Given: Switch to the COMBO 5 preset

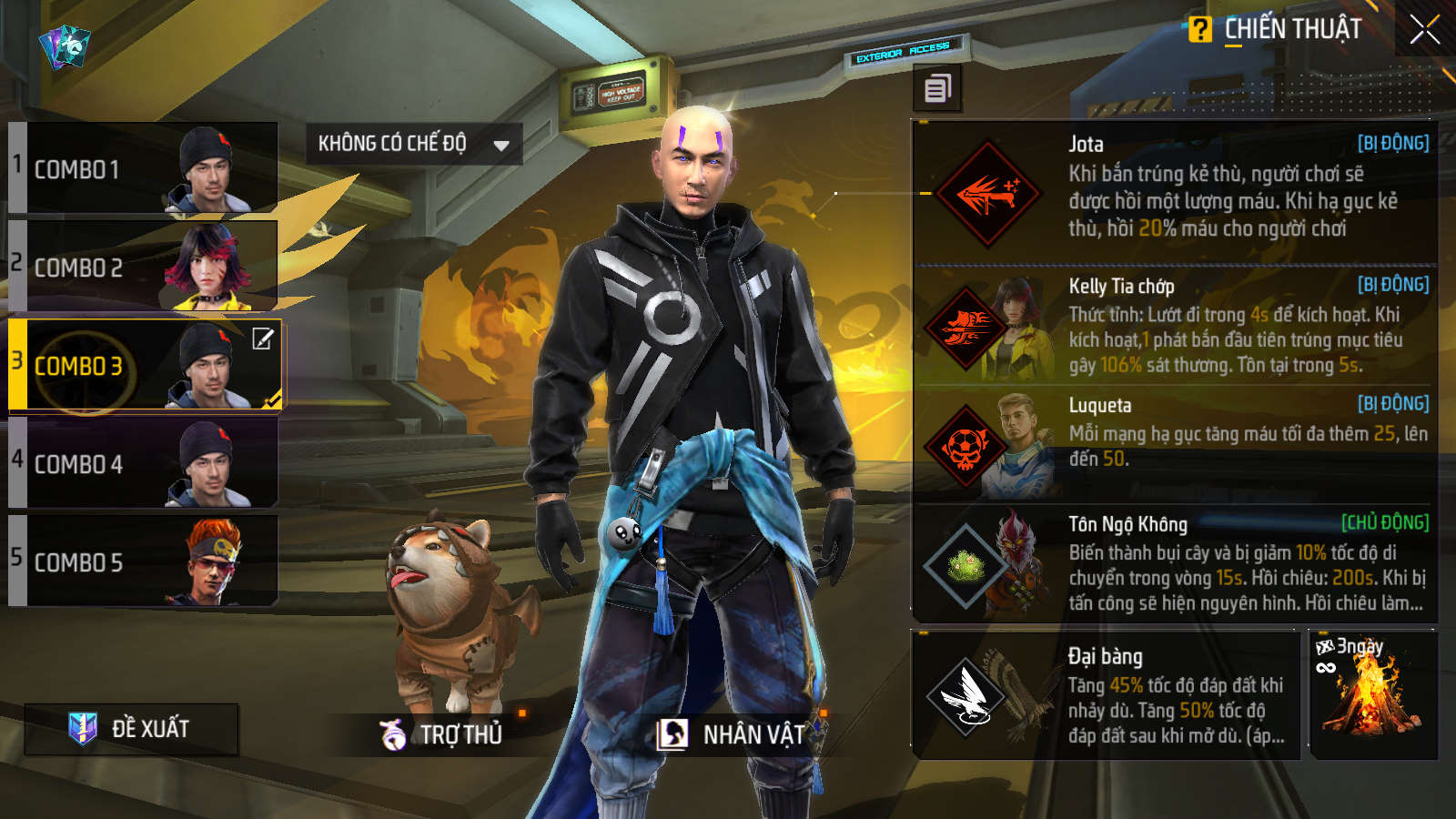Looking at the screenshot, I should [x=144, y=561].
